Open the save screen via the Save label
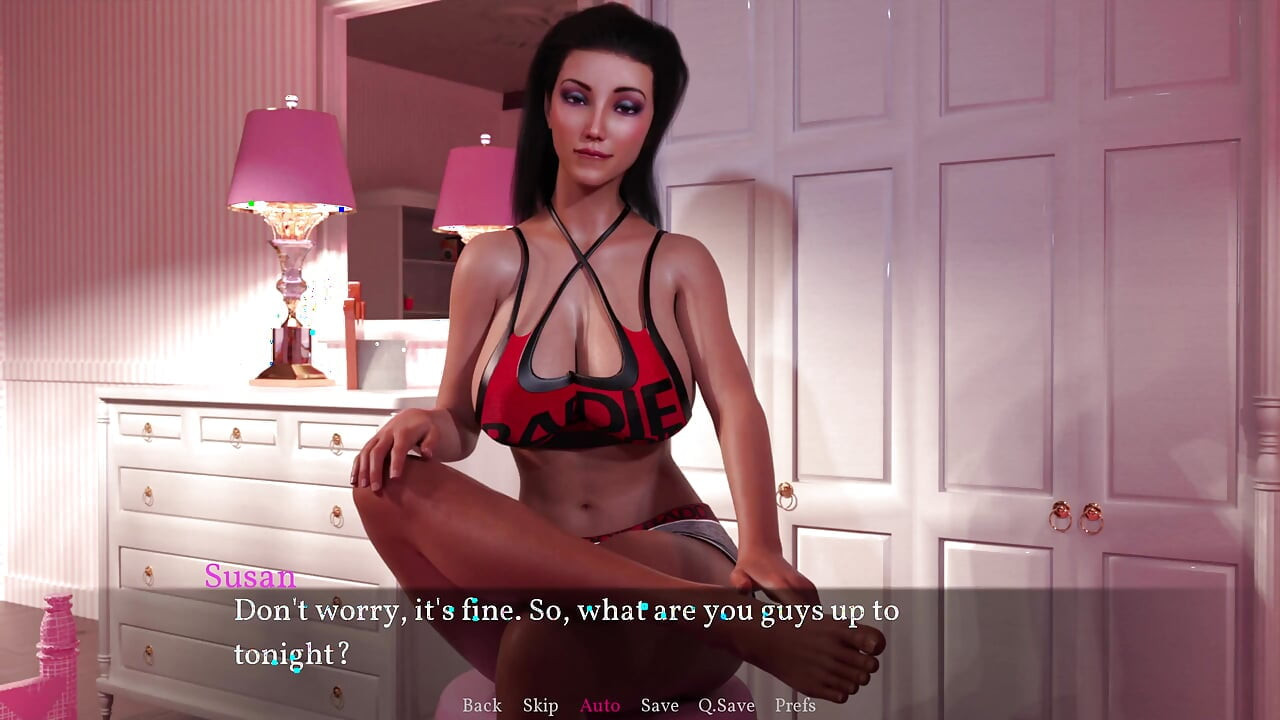1280x720 pixels. point(659,705)
